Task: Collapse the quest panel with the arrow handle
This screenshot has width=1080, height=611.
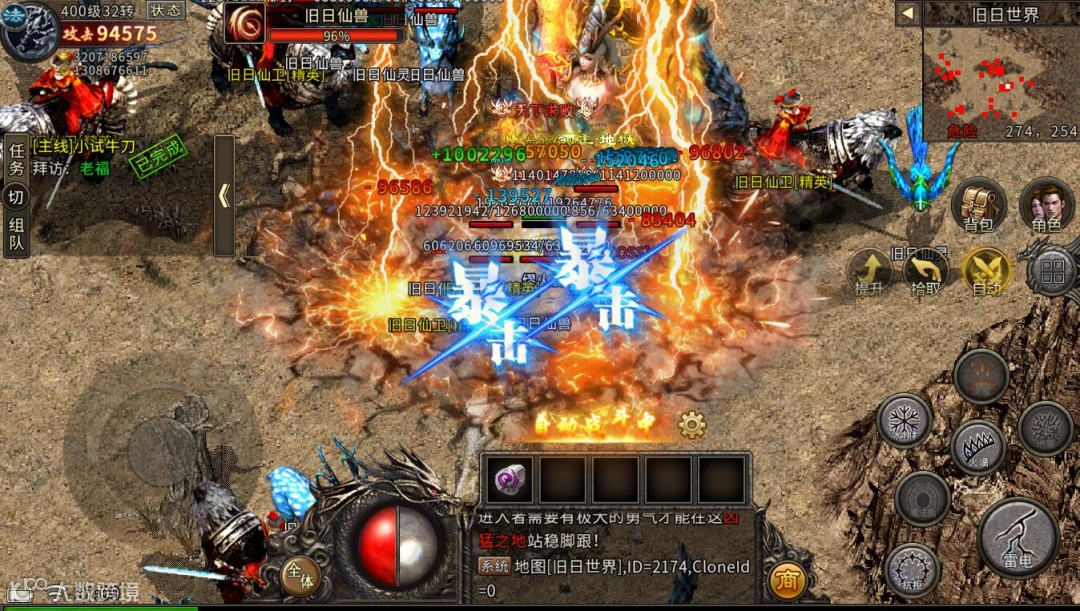Action: [x=224, y=196]
